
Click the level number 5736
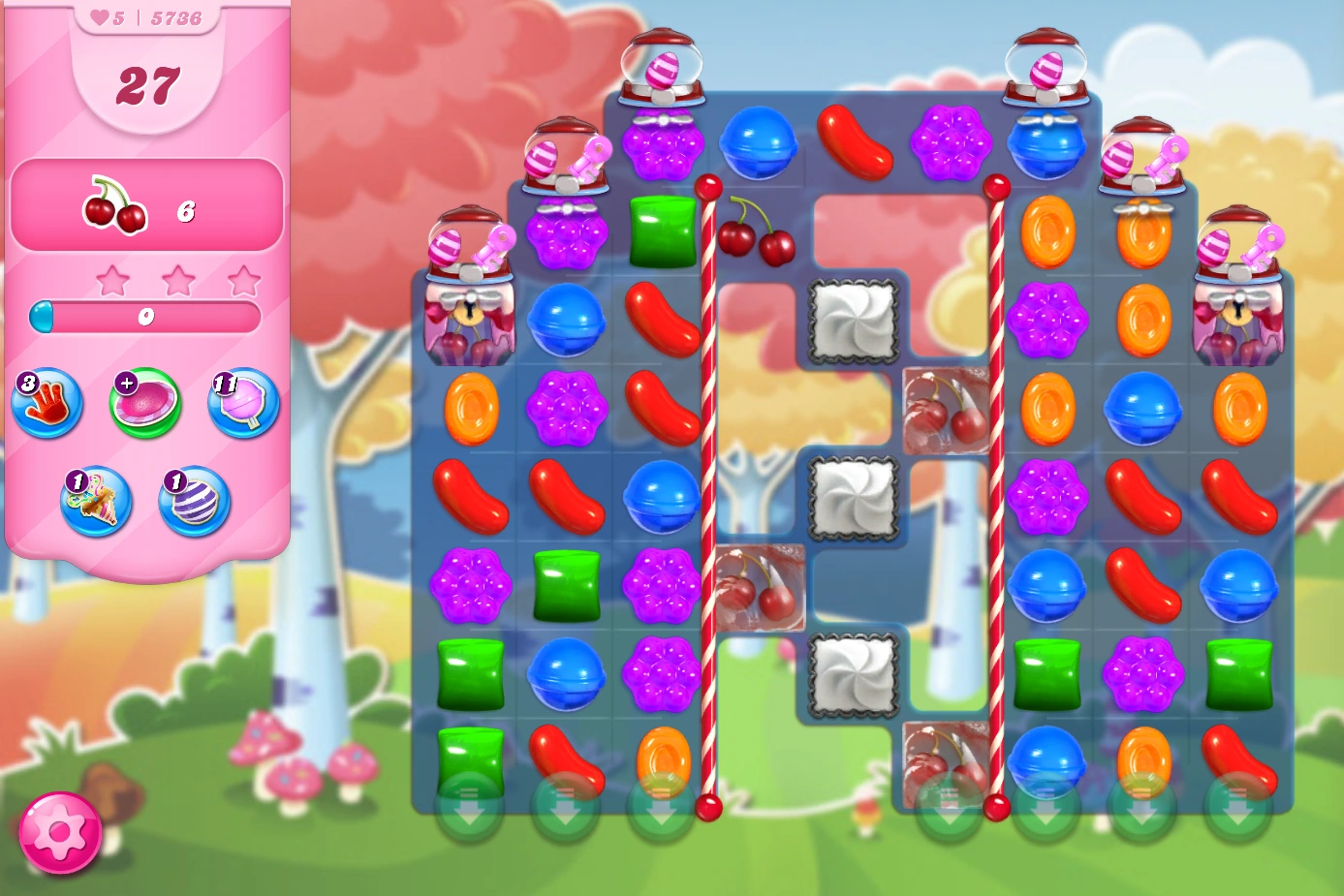tap(177, 17)
